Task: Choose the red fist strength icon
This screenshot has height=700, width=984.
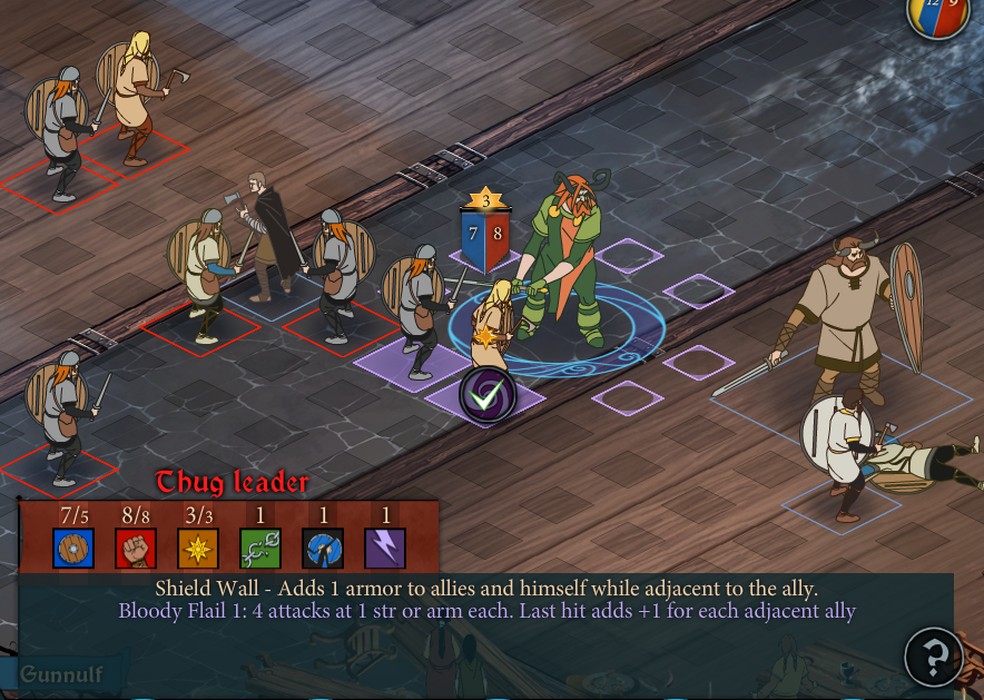Action: (x=136, y=548)
